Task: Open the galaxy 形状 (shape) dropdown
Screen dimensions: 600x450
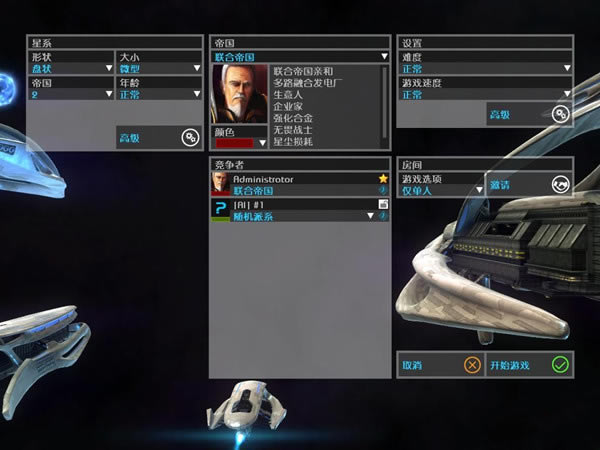Action: 70,68
